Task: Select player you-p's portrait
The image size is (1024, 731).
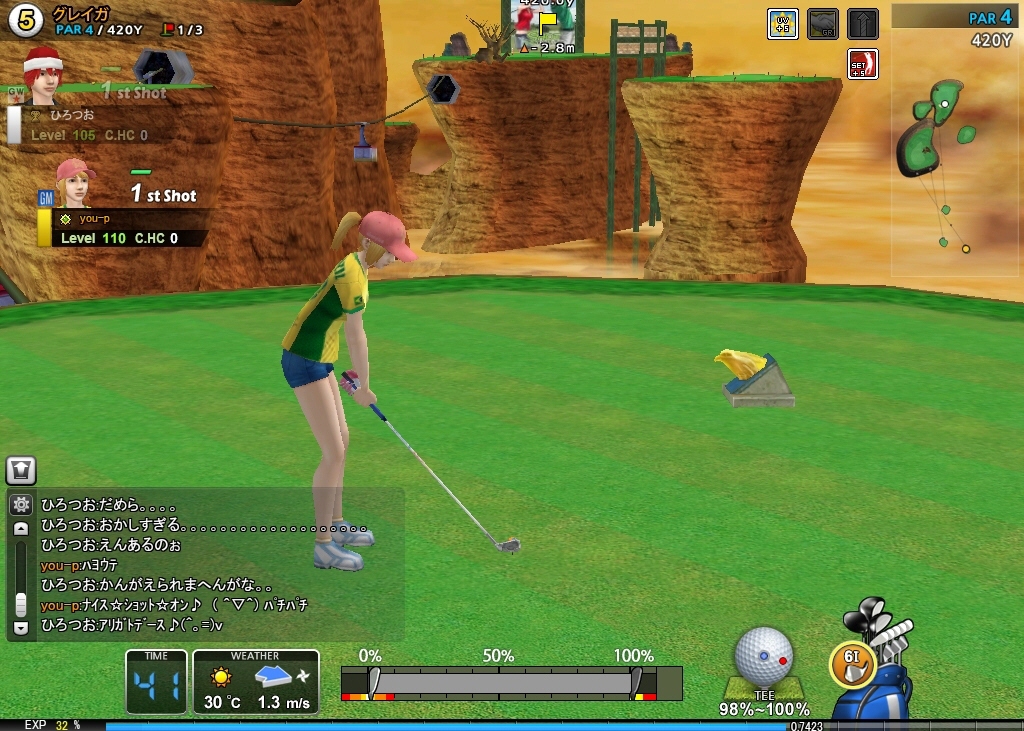Action: tap(73, 183)
